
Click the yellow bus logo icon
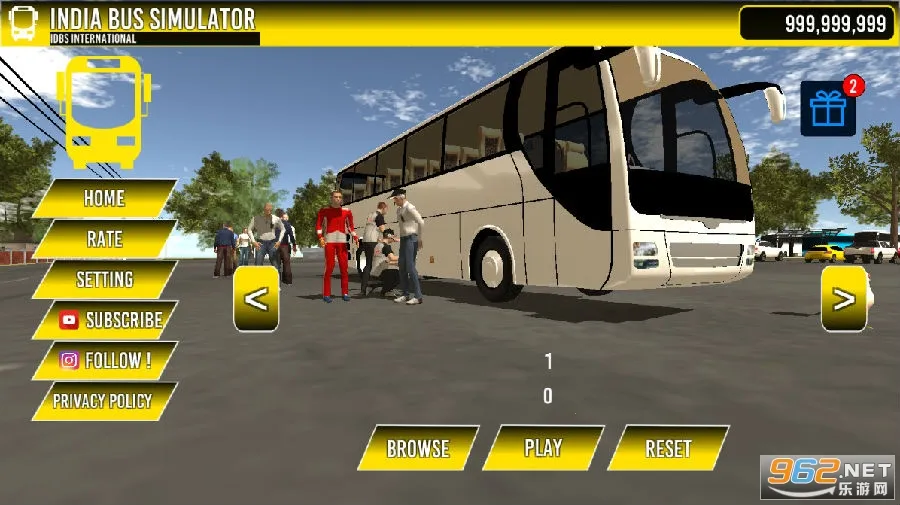104,110
